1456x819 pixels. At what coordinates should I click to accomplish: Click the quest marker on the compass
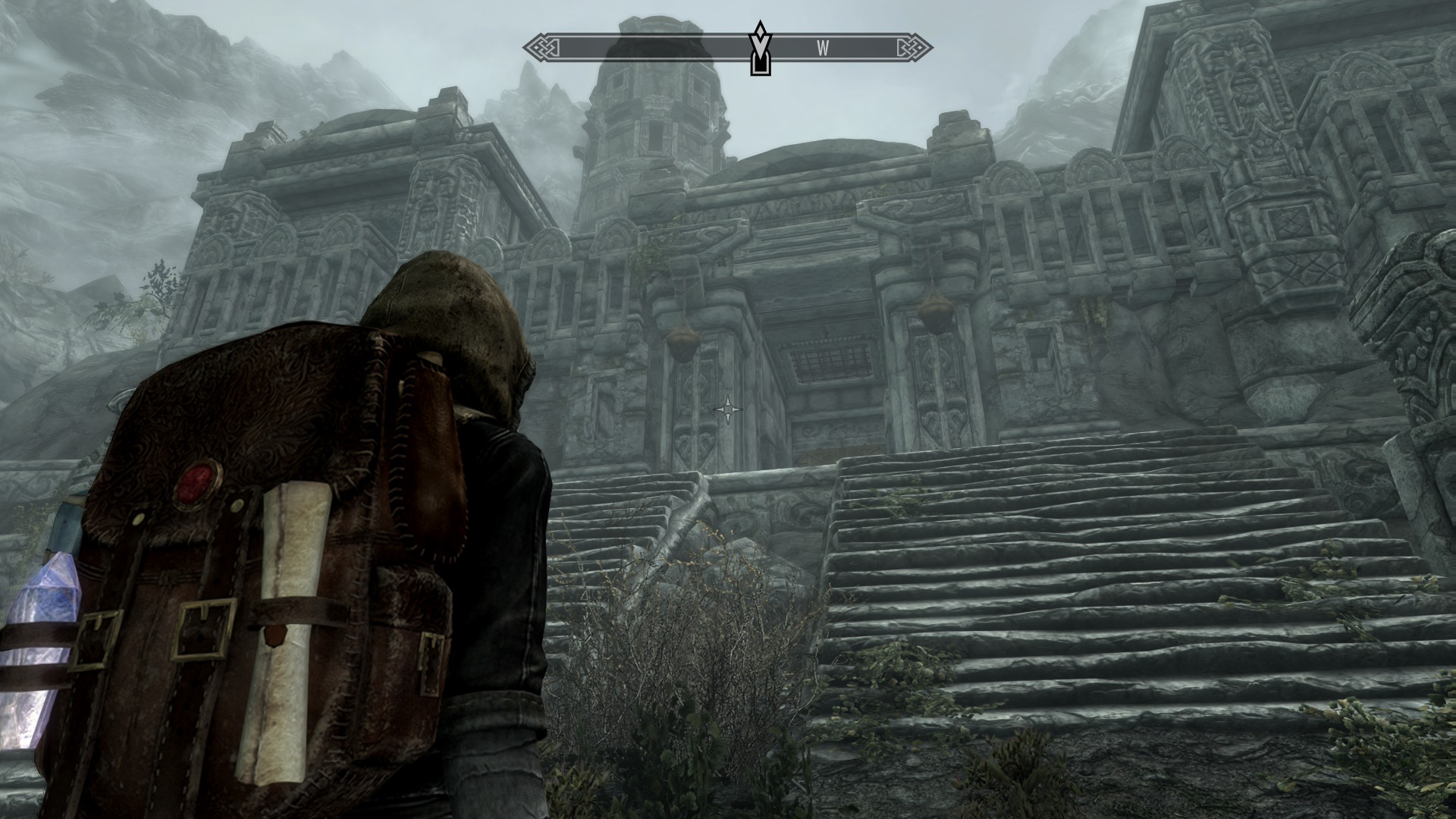(760, 49)
